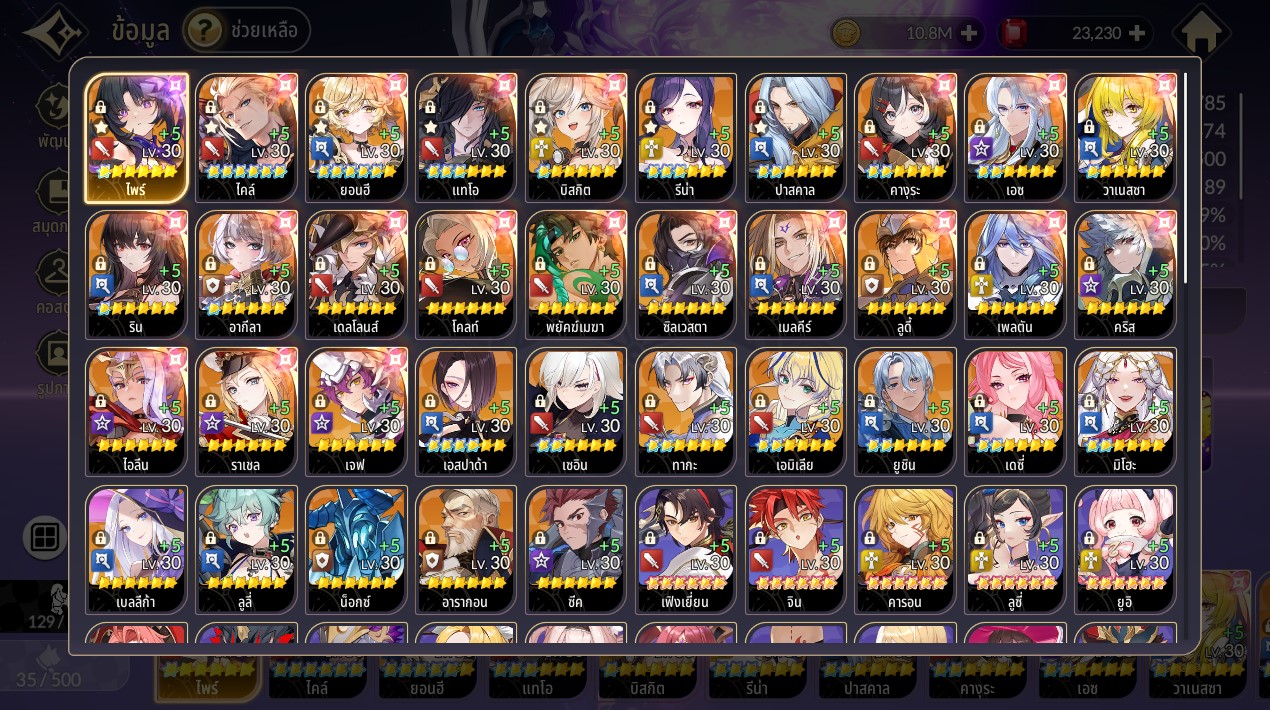Select the hero card อากีลา

pos(246,274)
